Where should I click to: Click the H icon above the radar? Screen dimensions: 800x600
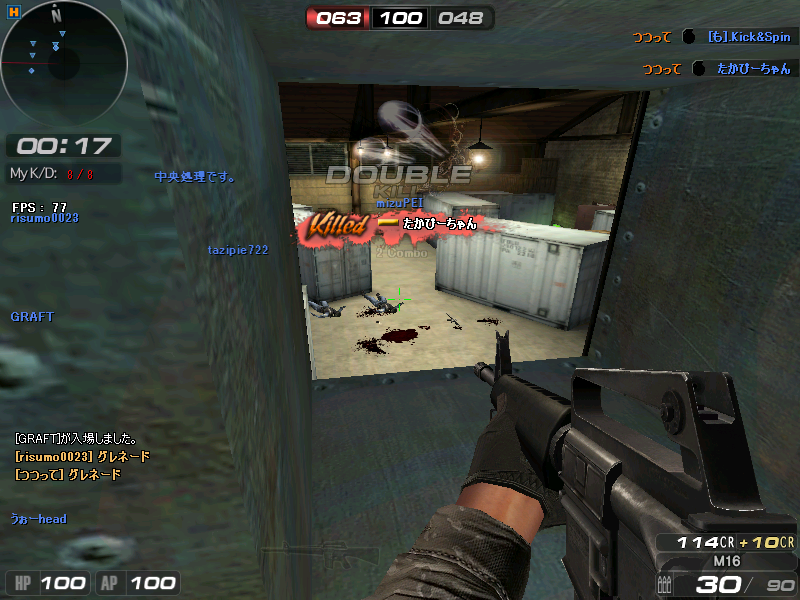click(x=15, y=10)
